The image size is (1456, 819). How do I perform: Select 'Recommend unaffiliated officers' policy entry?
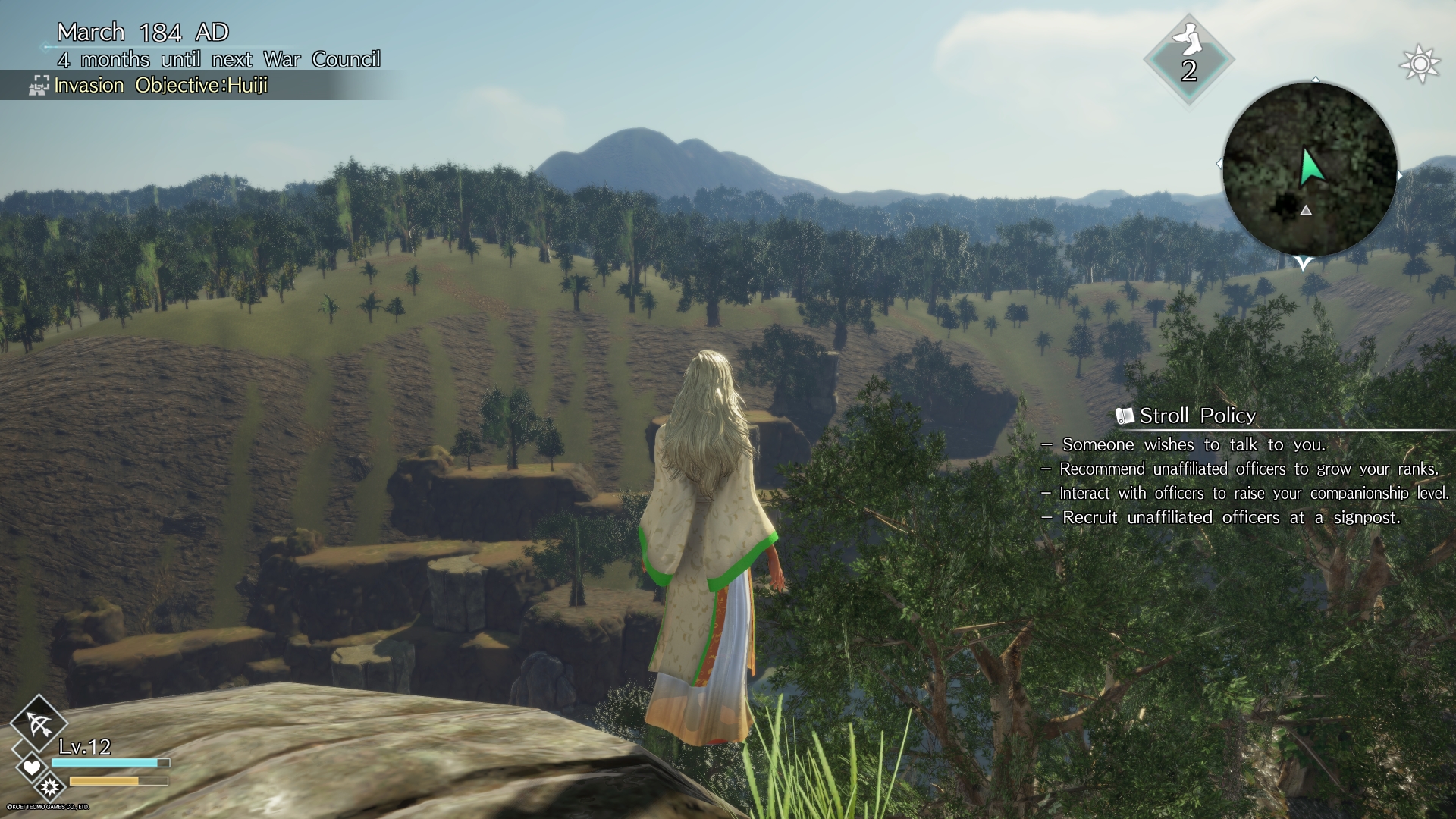pyautogui.click(x=1248, y=469)
